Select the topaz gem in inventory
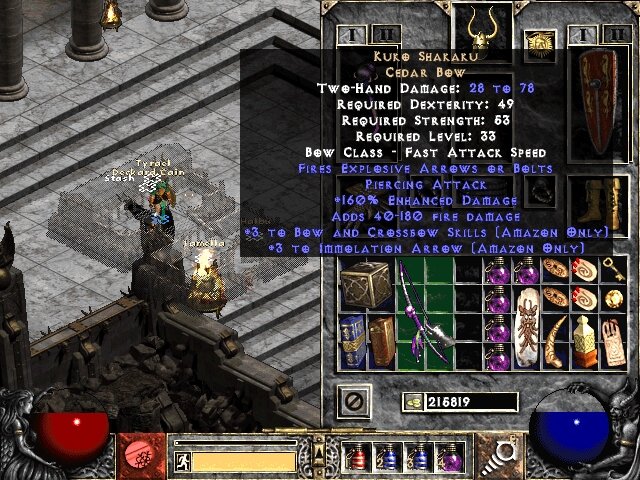Image resolution: width=640 pixels, height=480 pixels. coord(613,297)
